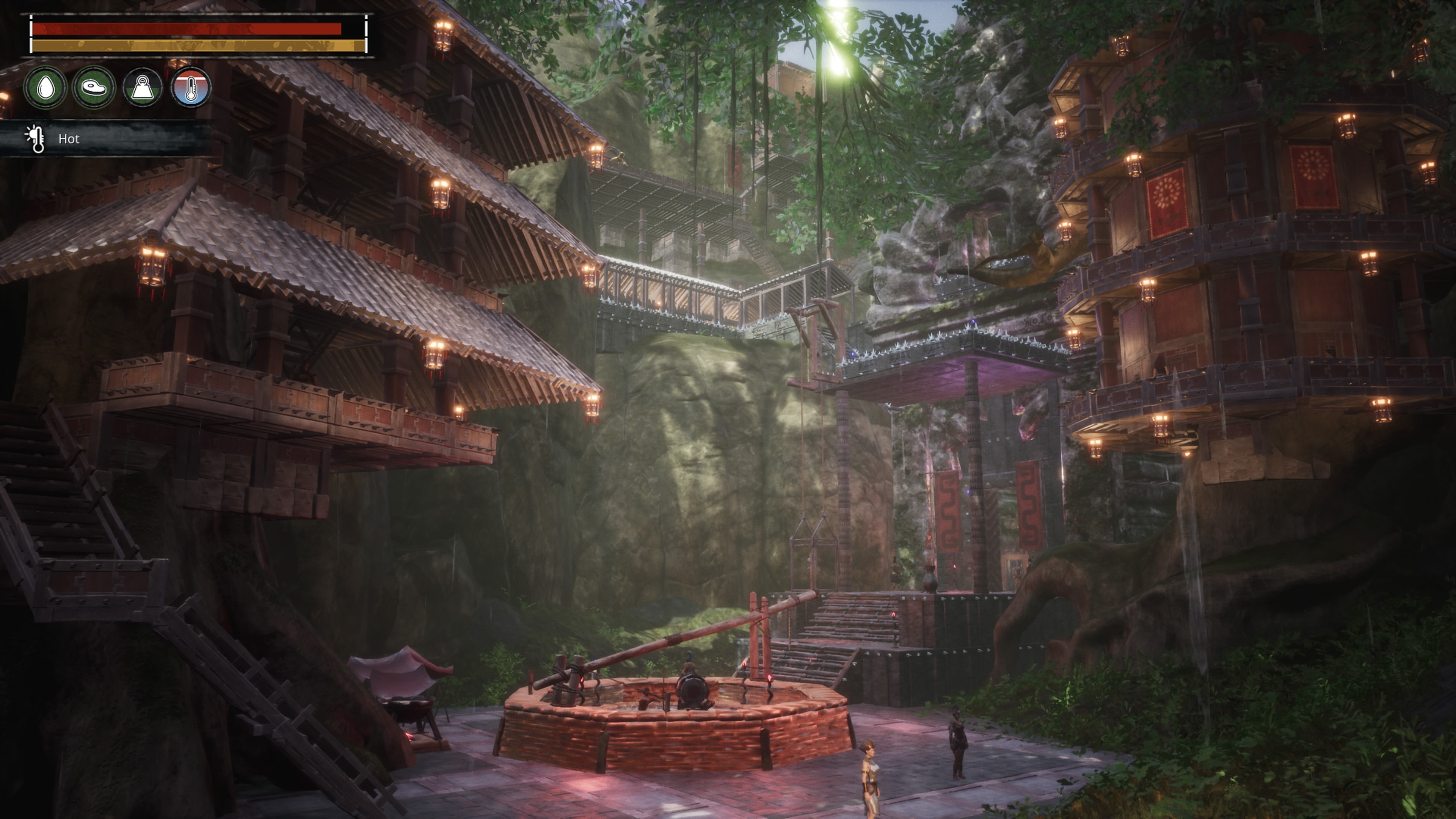Click the thirst water drop icon

coord(45,88)
